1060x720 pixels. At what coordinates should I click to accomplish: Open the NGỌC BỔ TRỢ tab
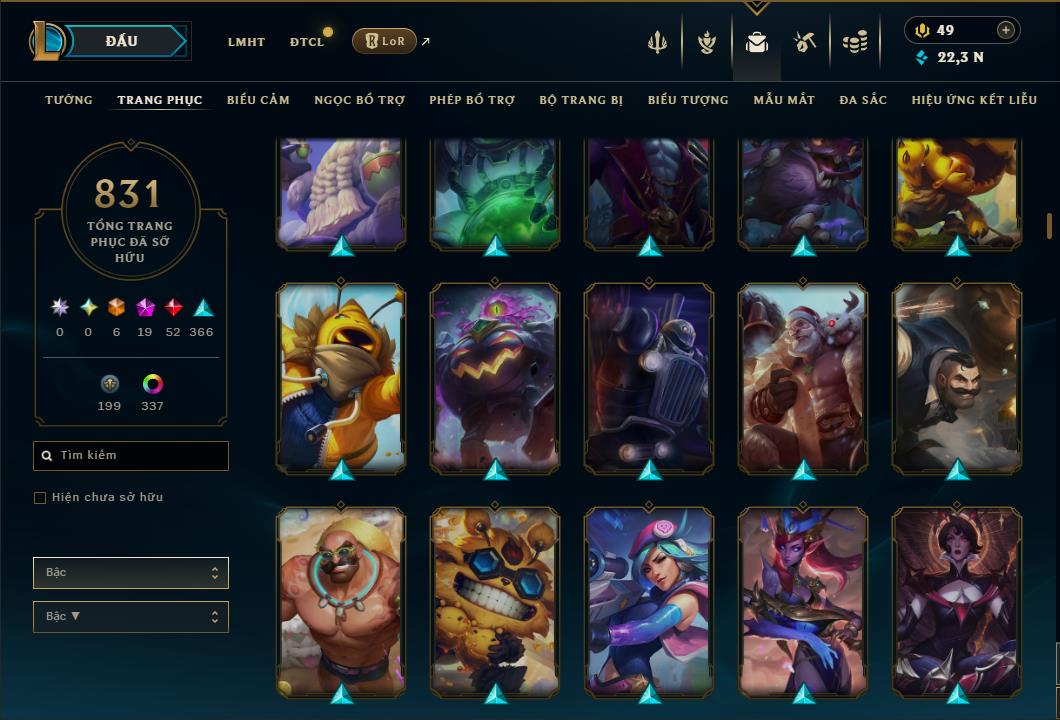point(359,100)
